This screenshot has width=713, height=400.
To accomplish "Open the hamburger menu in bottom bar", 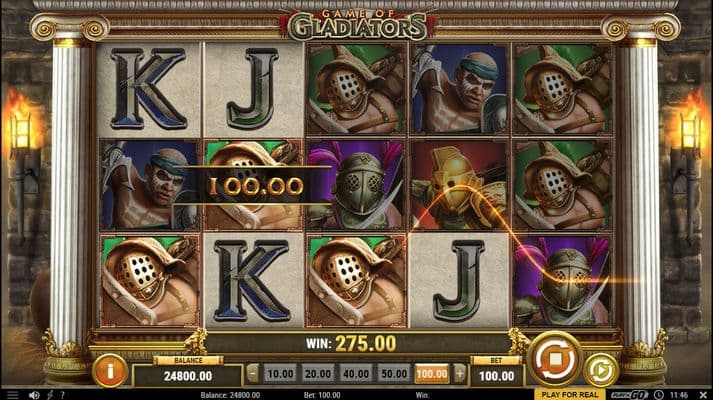I will pos(12,395).
